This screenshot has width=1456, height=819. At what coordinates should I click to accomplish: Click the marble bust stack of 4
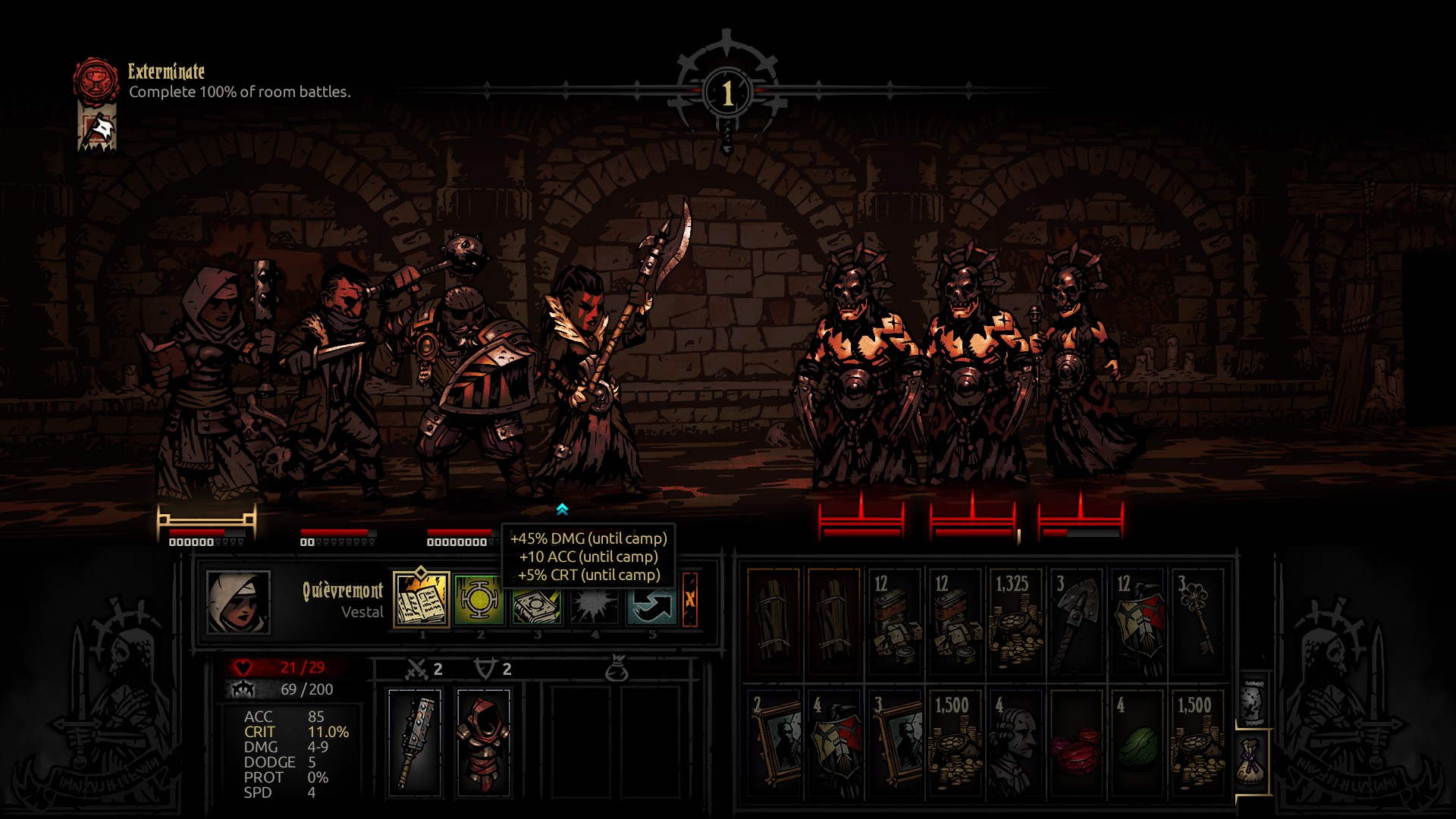pyautogui.click(x=1015, y=742)
